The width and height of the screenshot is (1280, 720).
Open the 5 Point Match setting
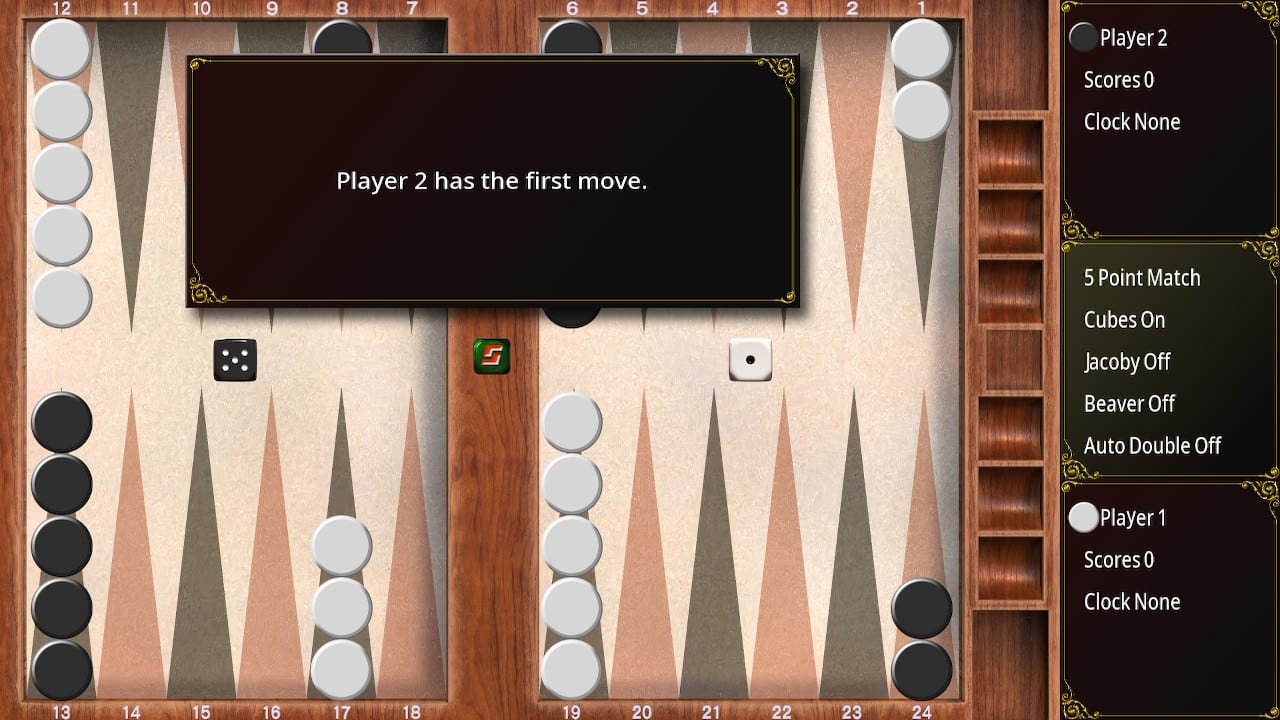1141,277
